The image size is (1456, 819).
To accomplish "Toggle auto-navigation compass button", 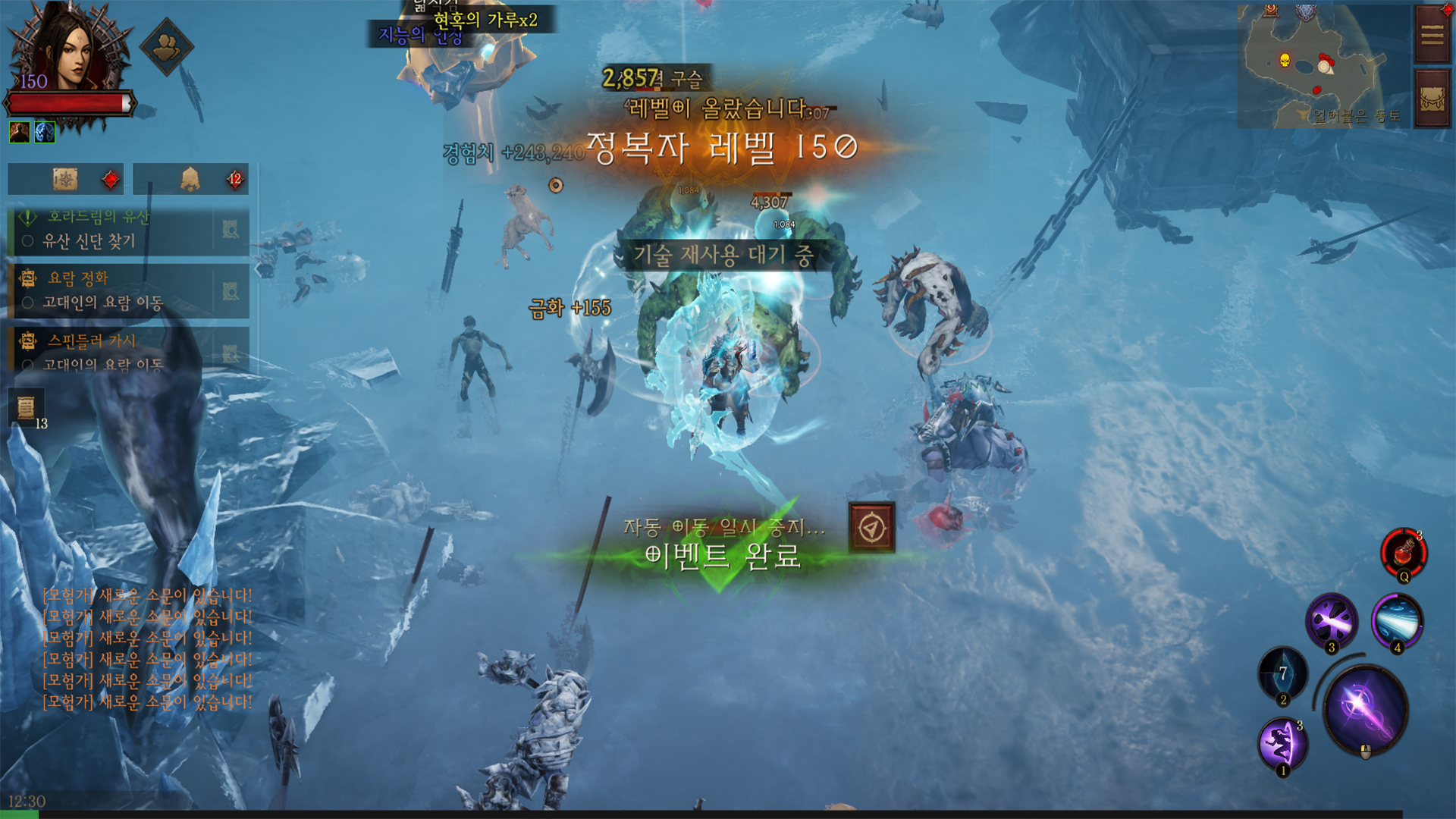I will coord(871,527).
